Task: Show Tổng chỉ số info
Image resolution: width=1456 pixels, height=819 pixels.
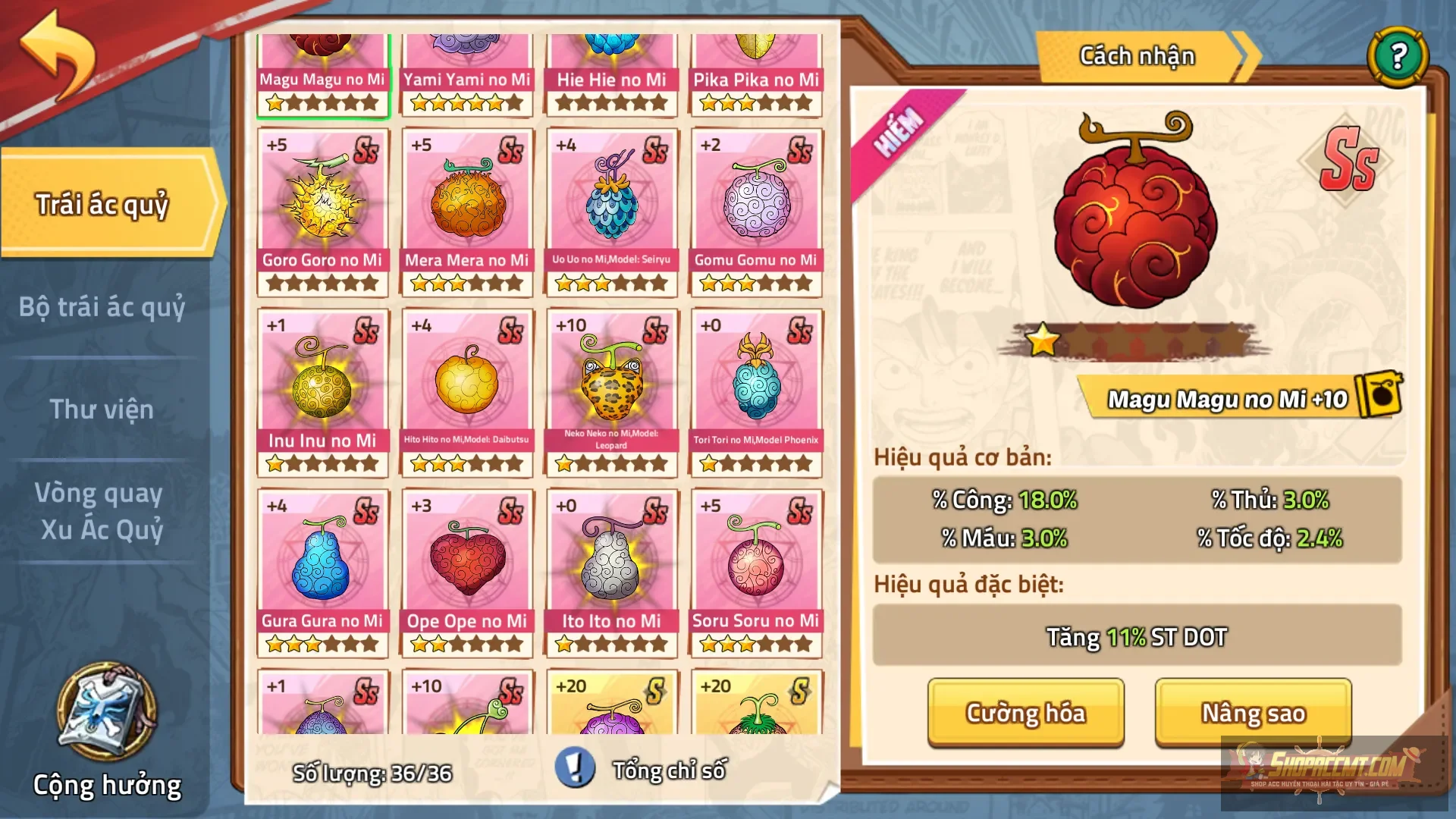Action: (x=574, y=769)
